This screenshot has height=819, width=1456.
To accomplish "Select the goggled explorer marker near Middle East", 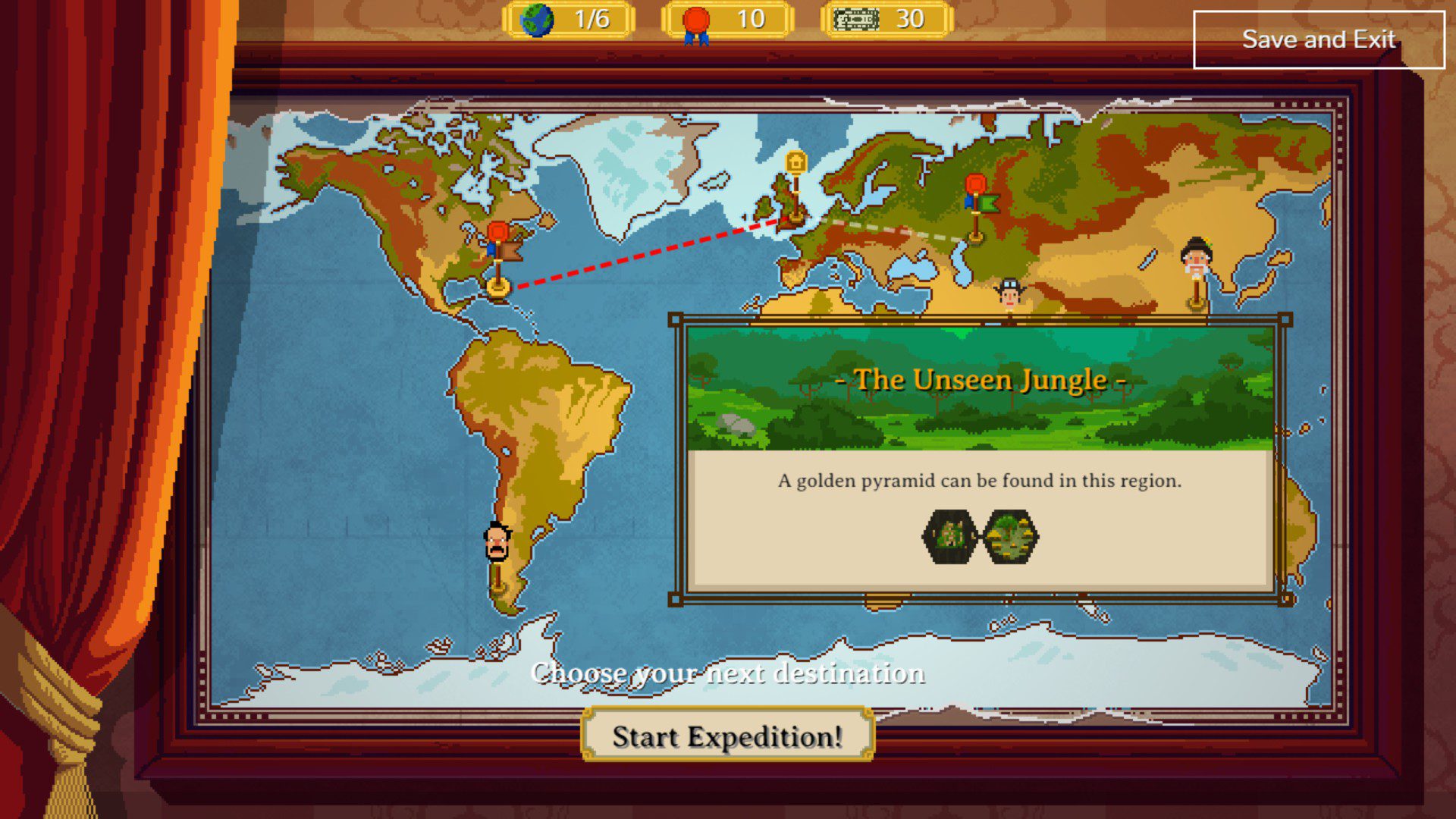I will pyautogui.click(x=1009, y=293).
